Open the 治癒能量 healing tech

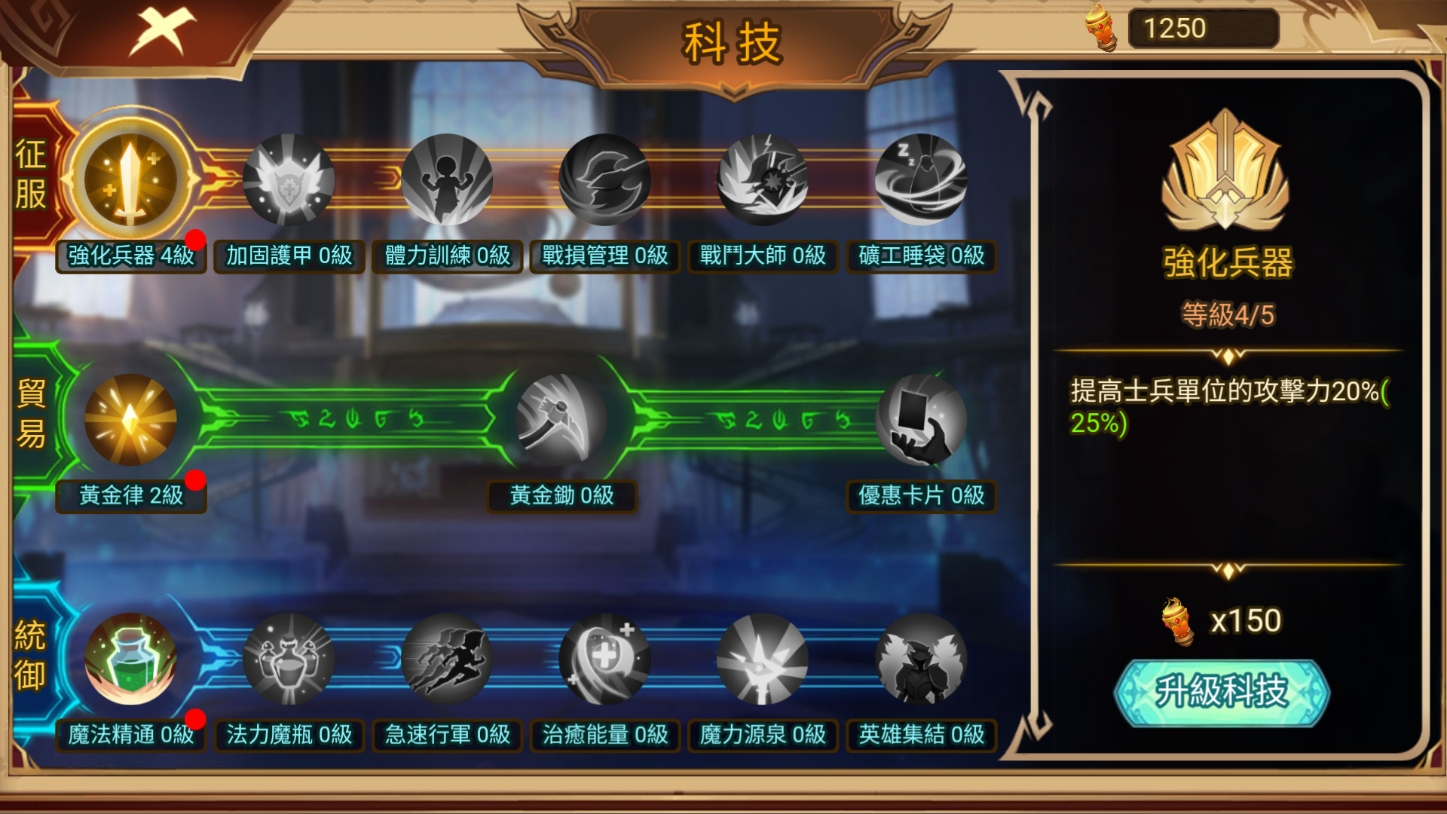[604, 658]
